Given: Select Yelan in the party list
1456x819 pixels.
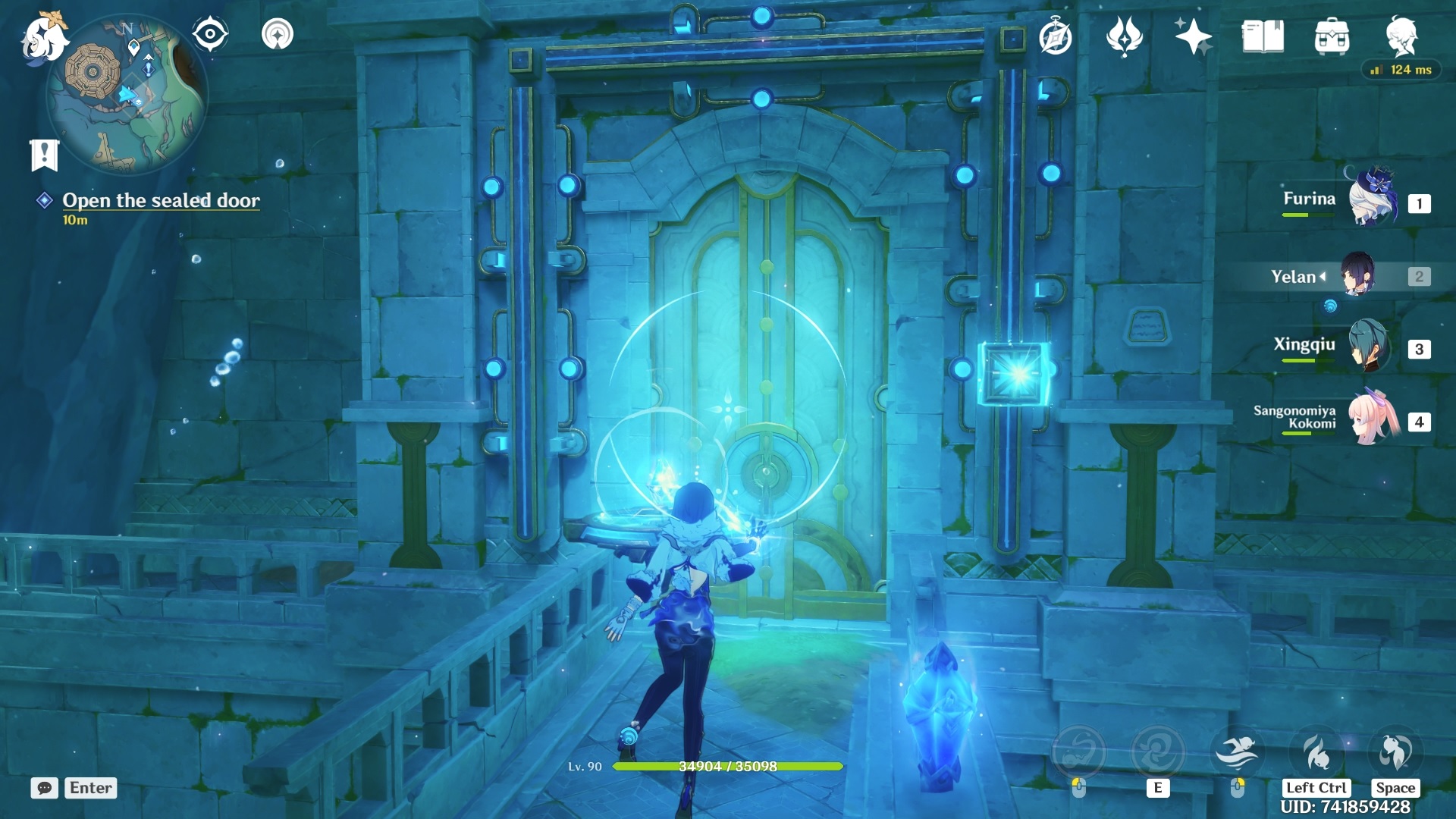Looking at the screenshot, I should [1357, 275].
